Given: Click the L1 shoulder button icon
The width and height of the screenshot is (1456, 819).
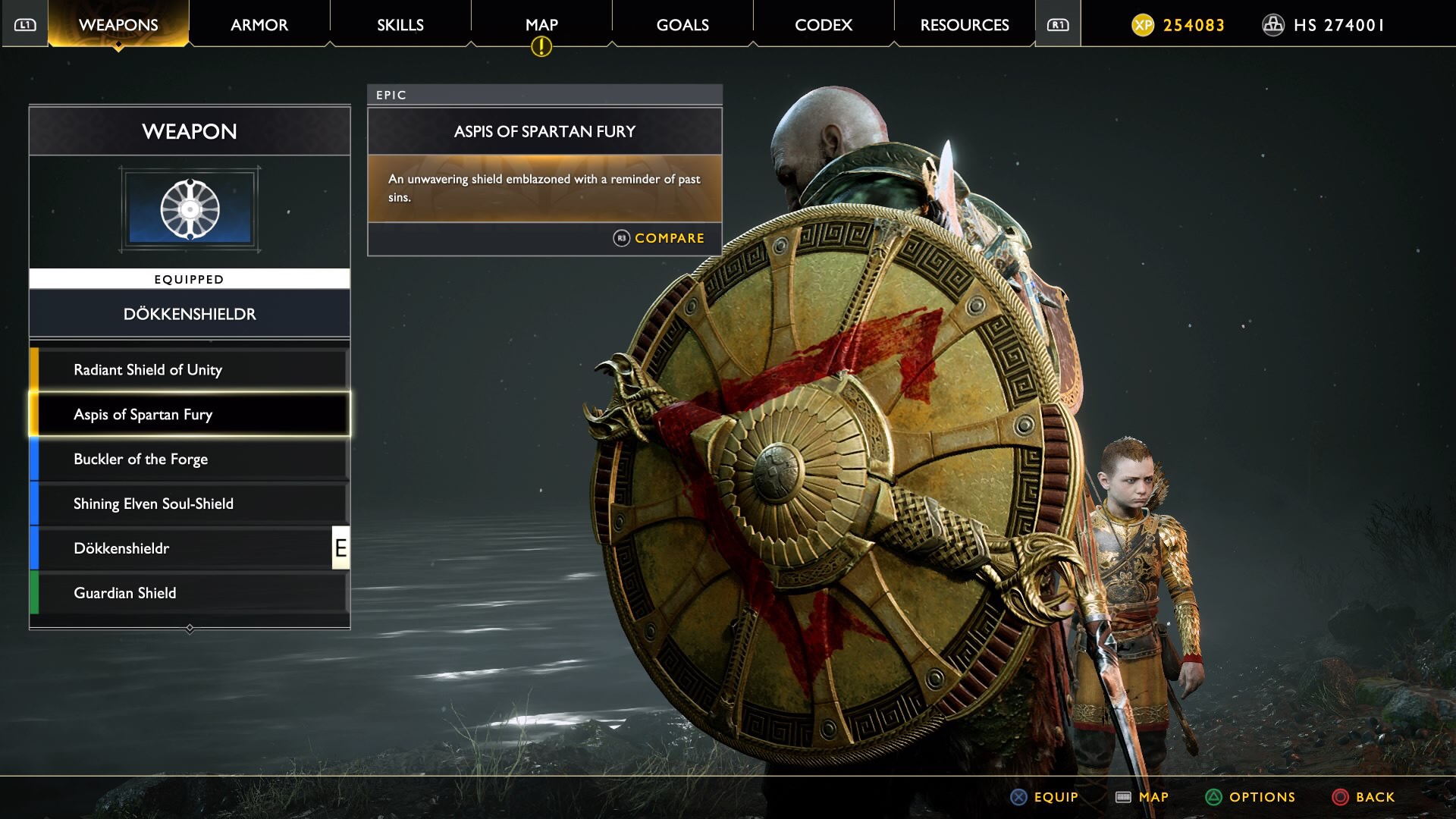Looking at the screenshot, I should click(x=24, y=24).
